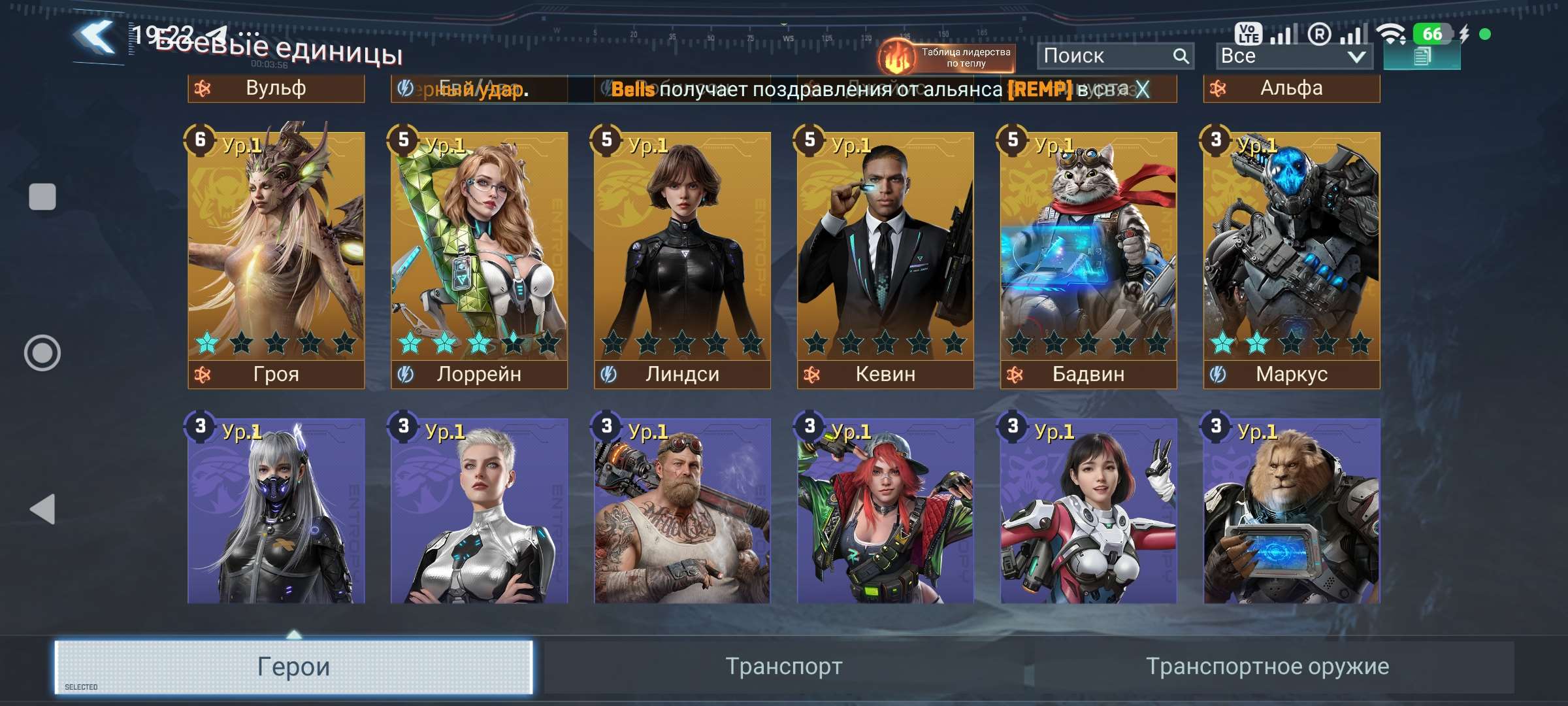
Task: Go back using the arrow button
Action: click(x=96, y=38)
